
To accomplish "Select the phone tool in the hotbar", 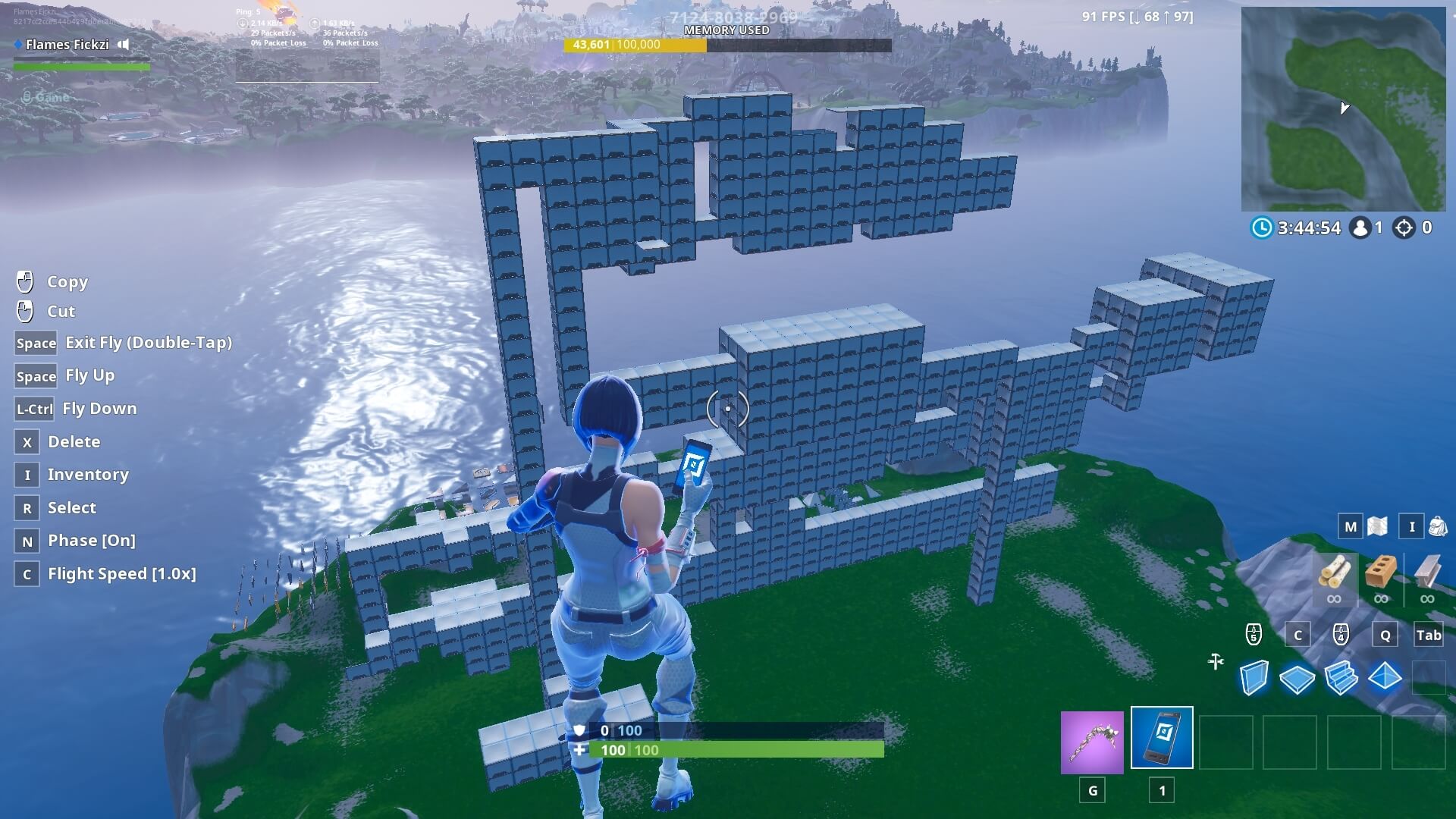I will (1162, 738).
